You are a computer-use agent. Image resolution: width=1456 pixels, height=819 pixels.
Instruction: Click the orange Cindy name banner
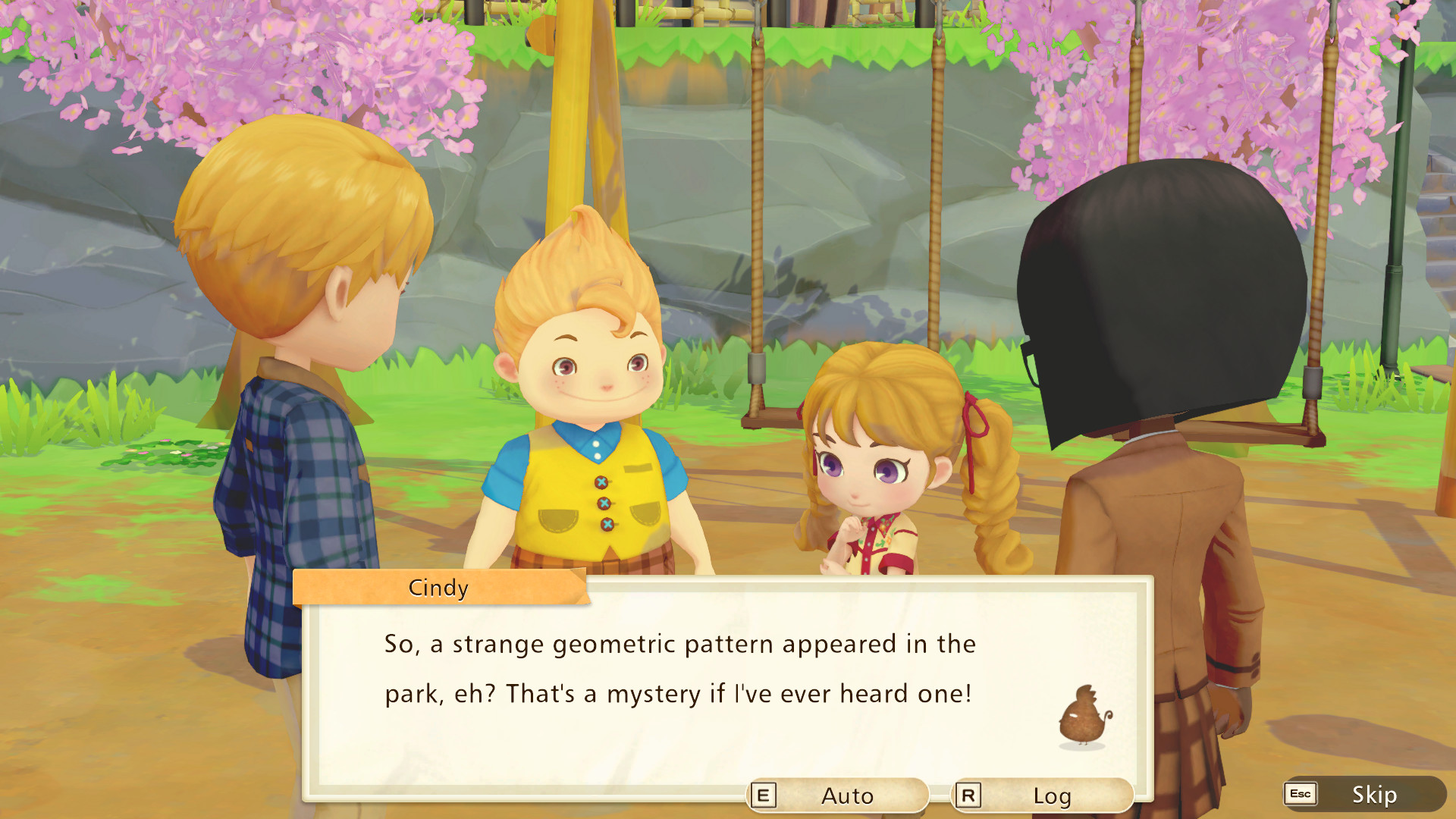(438, 588)
